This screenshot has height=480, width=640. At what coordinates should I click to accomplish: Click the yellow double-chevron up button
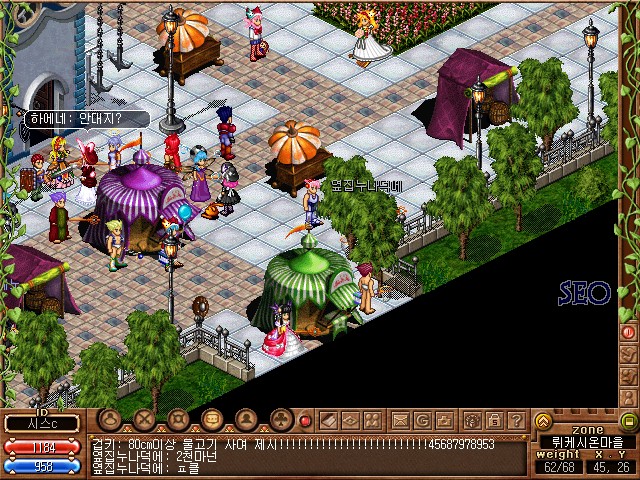pyautogui.click(x=543, y=420)
